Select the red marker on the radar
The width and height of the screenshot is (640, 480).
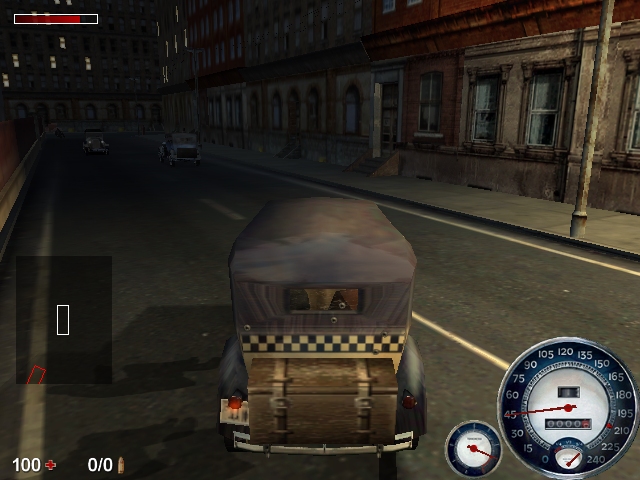coord(36,376)
